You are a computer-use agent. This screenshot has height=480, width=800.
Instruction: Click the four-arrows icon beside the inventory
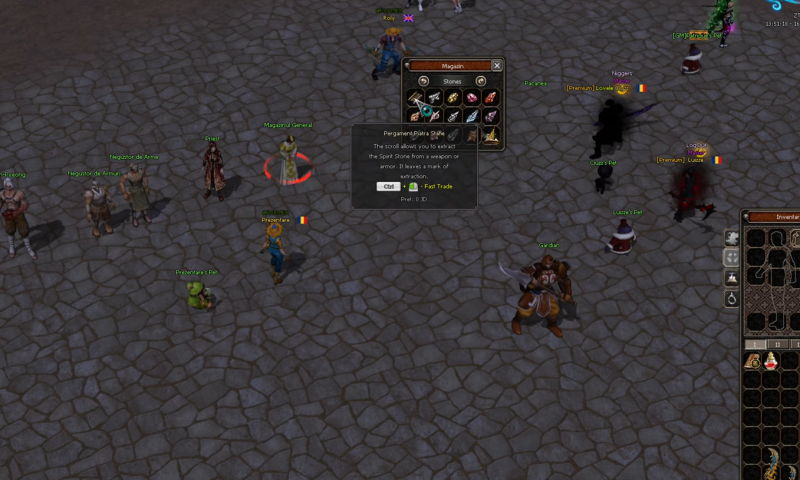pos(732,257)
